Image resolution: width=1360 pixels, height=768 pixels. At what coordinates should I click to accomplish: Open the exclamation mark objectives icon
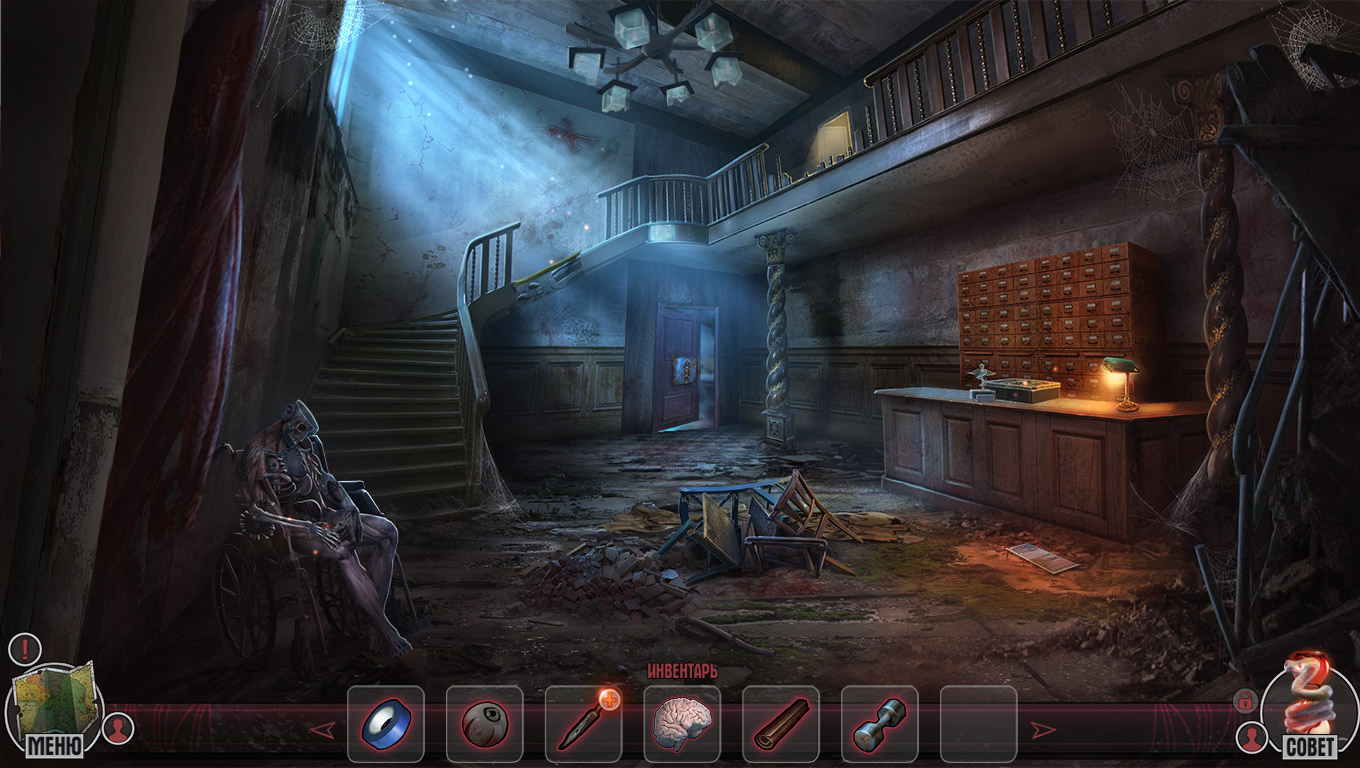(24, 649)
